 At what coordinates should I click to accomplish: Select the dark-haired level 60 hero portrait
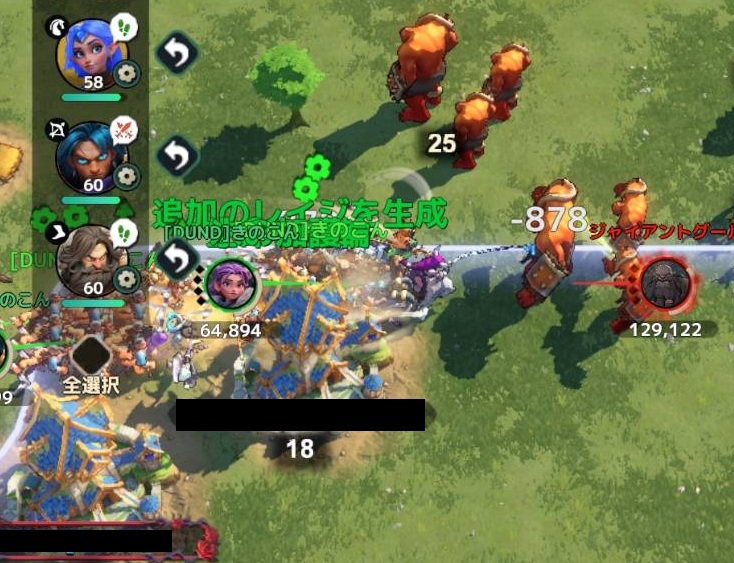[x=88, y=153]
